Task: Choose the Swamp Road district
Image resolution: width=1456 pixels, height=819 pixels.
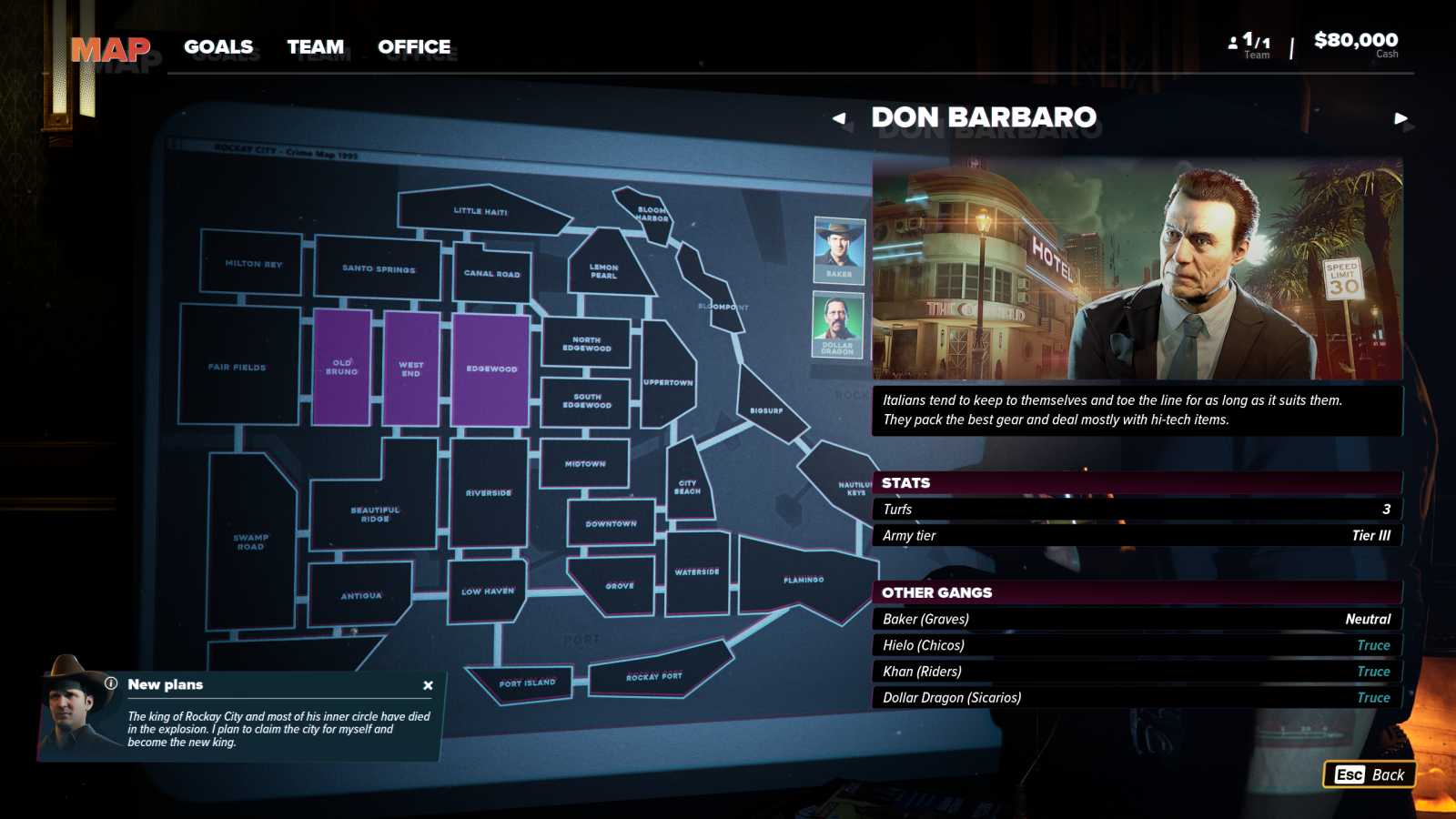Action: coord(250,542)
